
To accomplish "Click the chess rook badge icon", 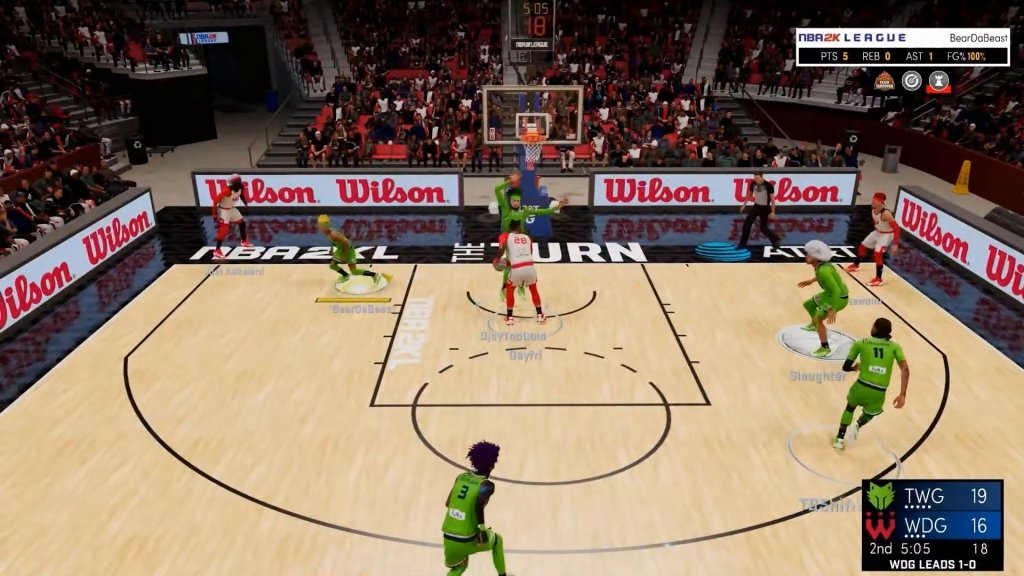I will [x=938, y=81].
